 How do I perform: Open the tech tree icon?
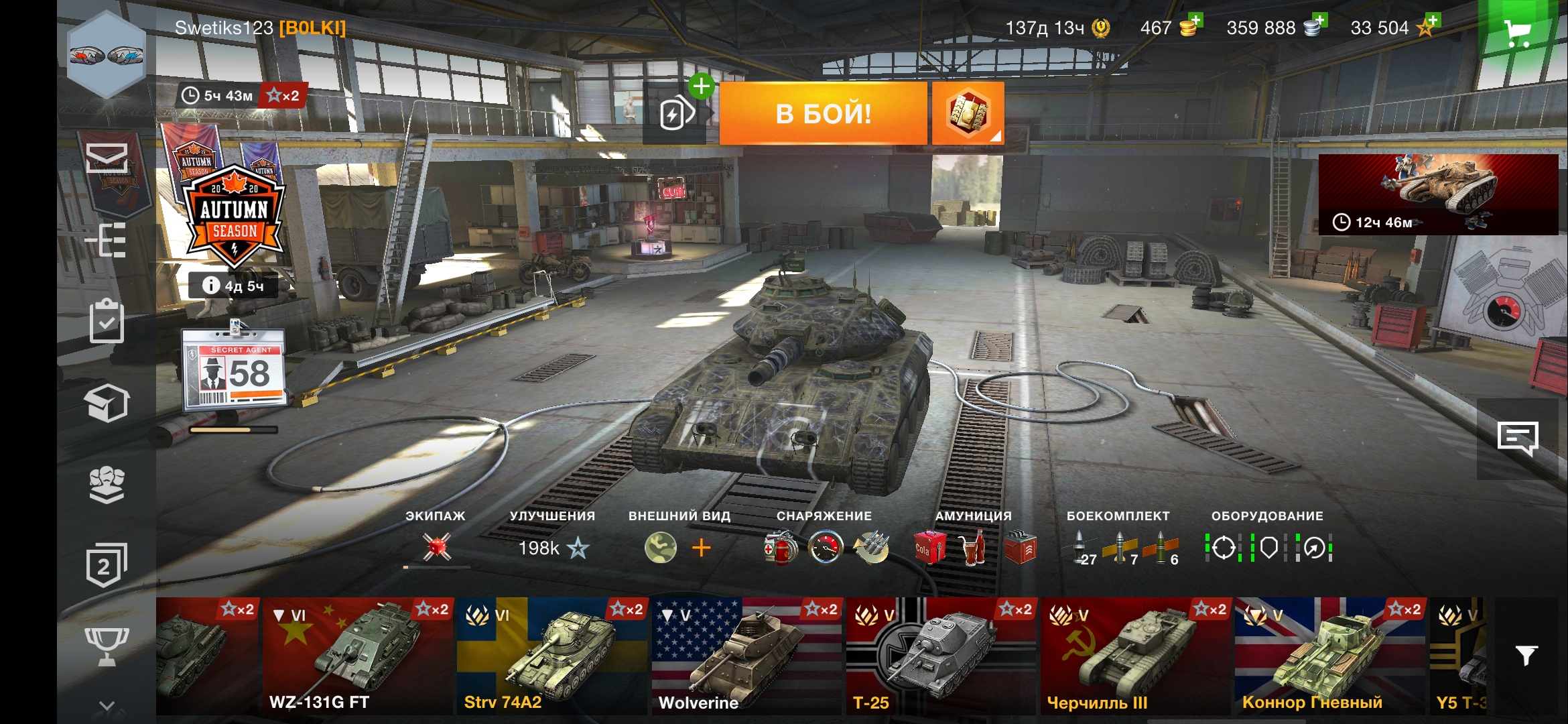107,240
